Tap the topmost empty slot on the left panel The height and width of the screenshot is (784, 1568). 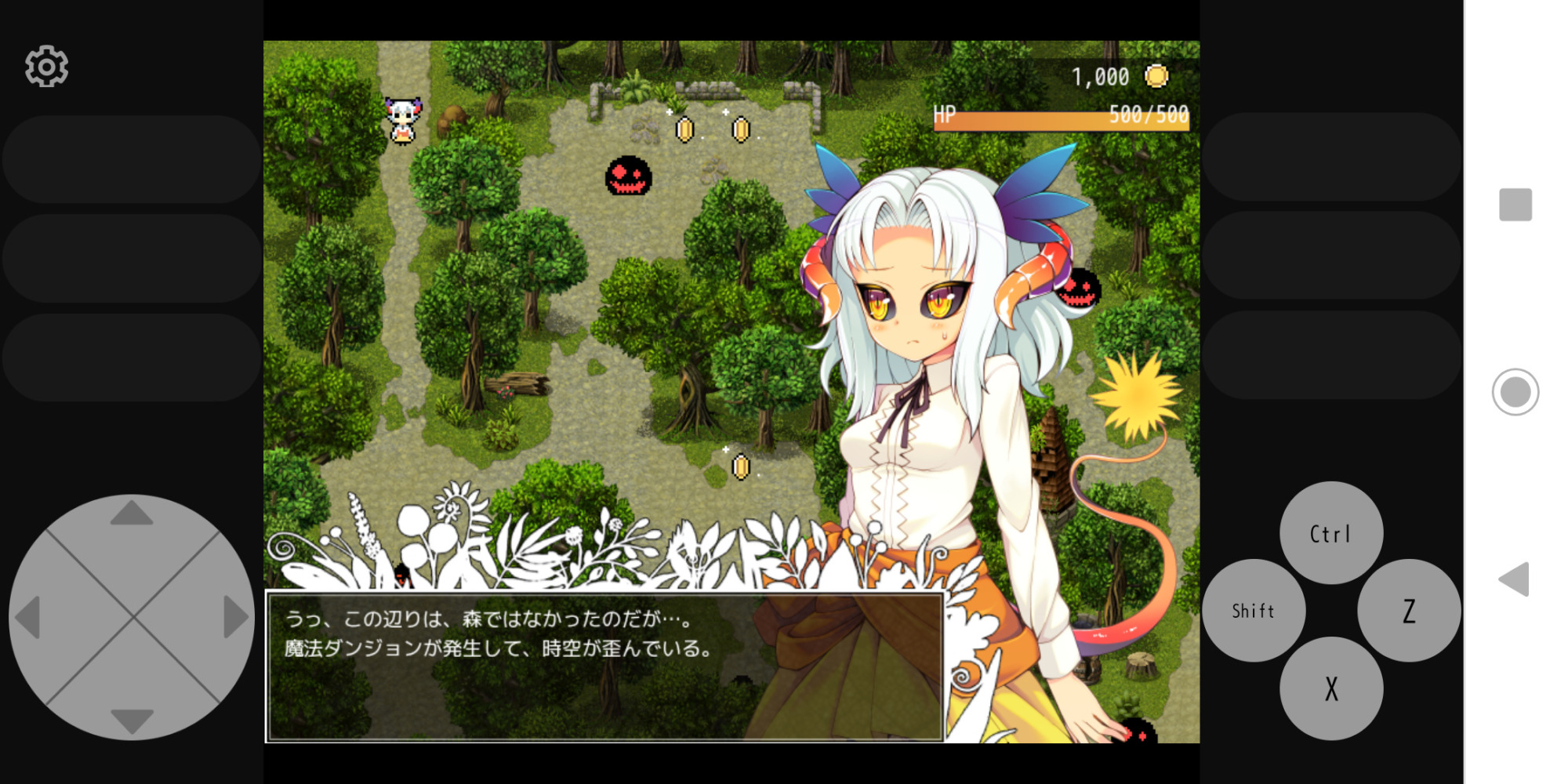click(x=129, y=158)
